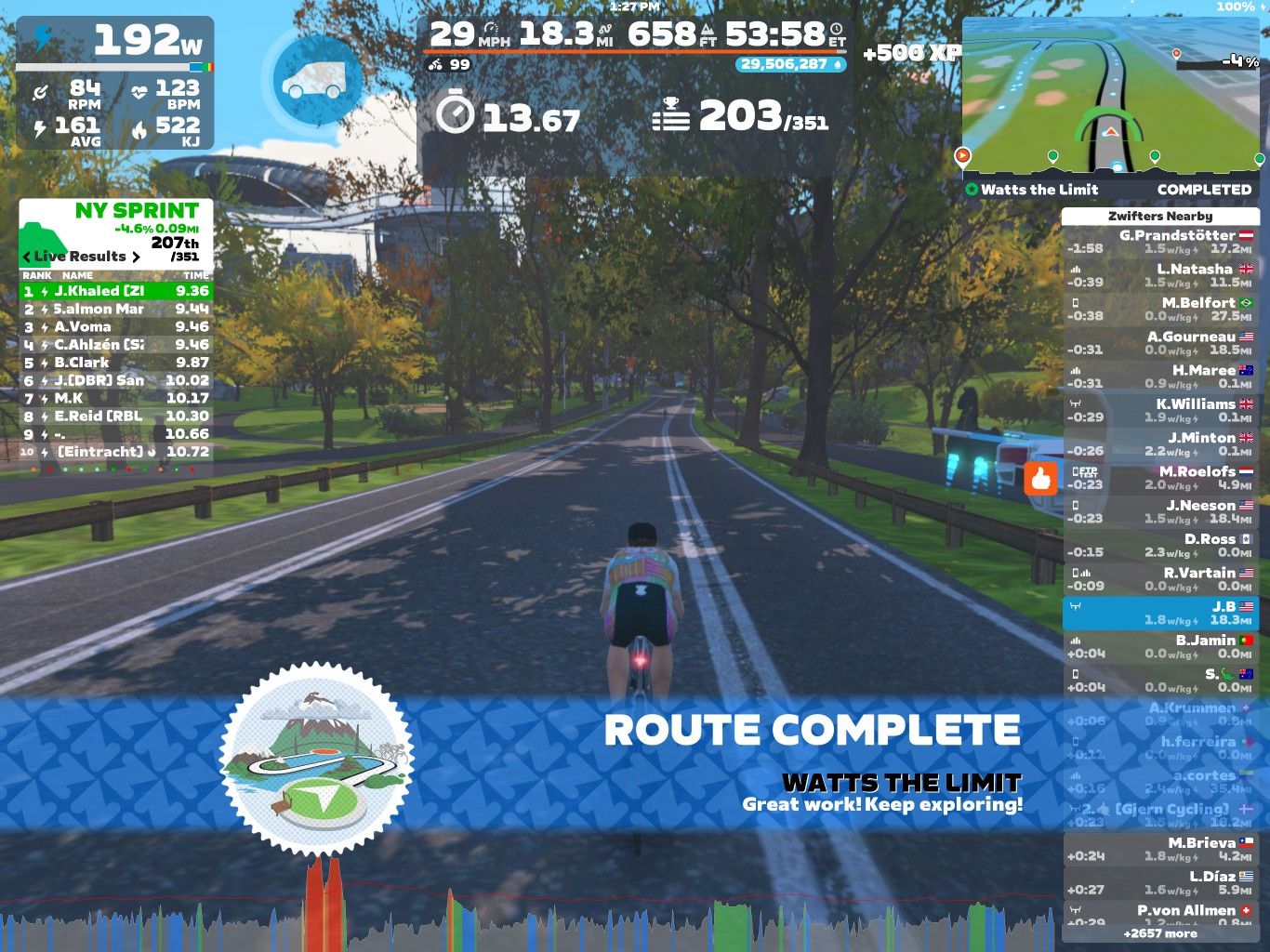The height and width of the screenshot is (952, 1270).
Task: Open the power stats panel showing 192w
Action: [115, 84]
